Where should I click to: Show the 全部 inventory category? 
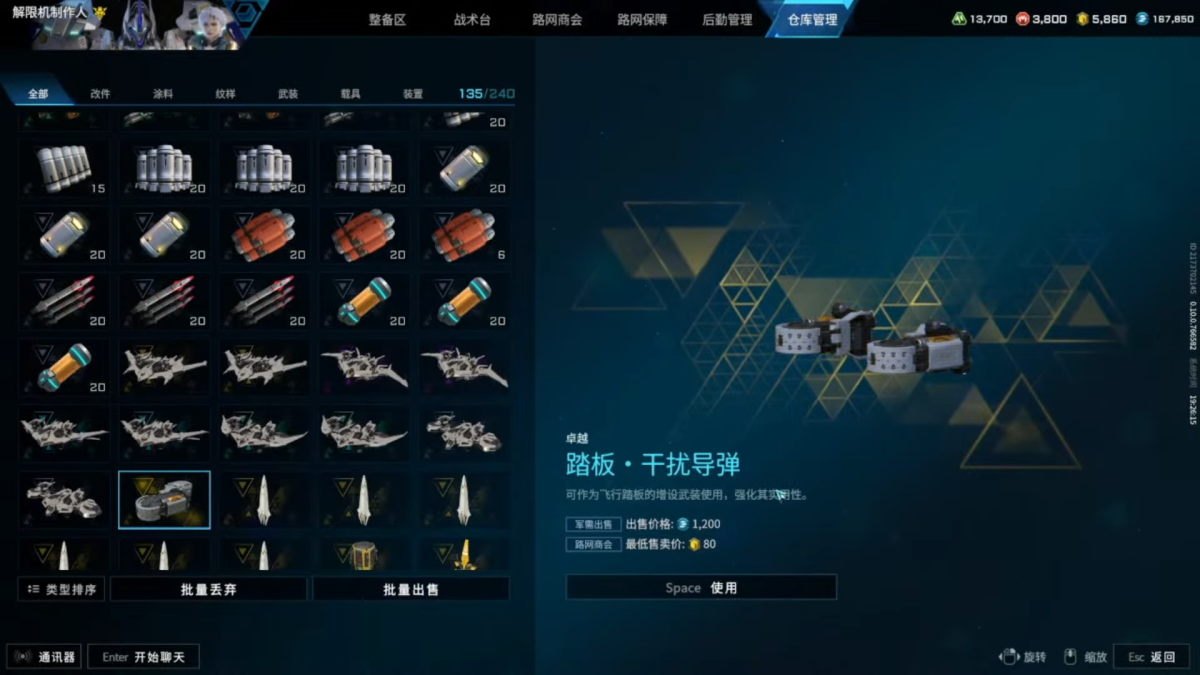click(38, 94)
